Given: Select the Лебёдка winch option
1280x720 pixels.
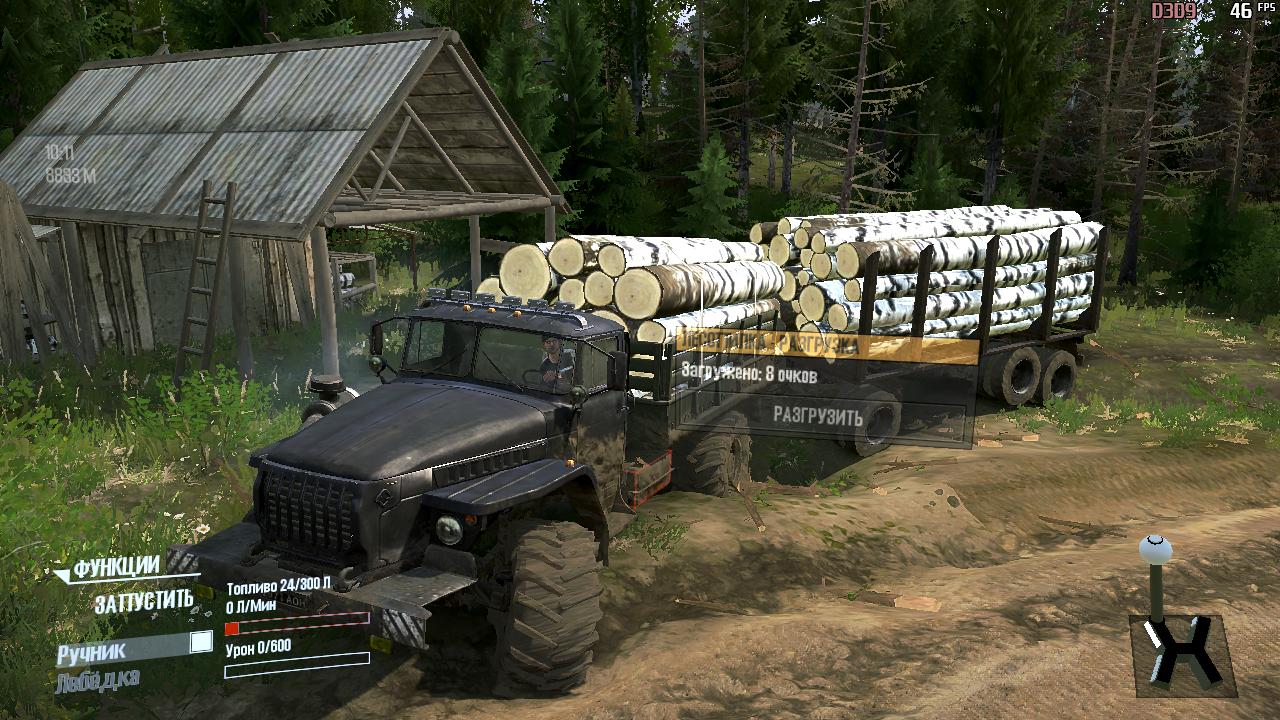Looking at the screenshot, I should click(98, 680).
